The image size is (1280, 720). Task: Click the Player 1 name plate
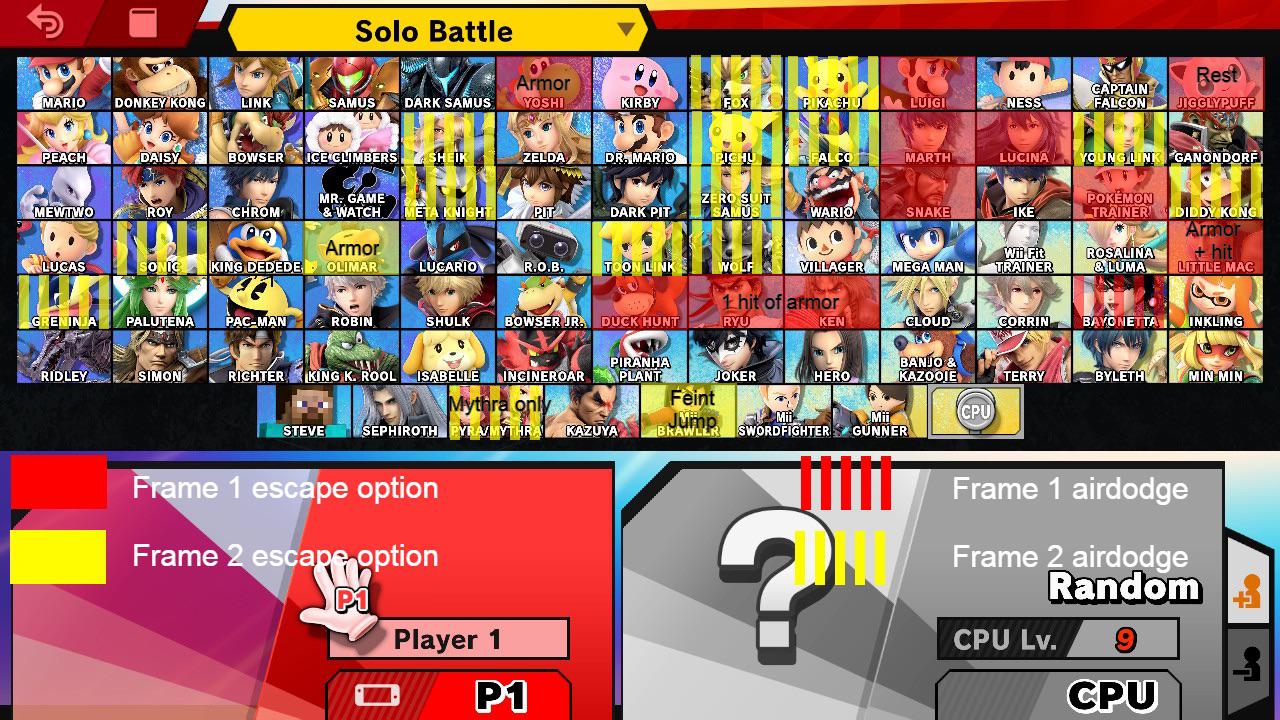click(448, 638)
